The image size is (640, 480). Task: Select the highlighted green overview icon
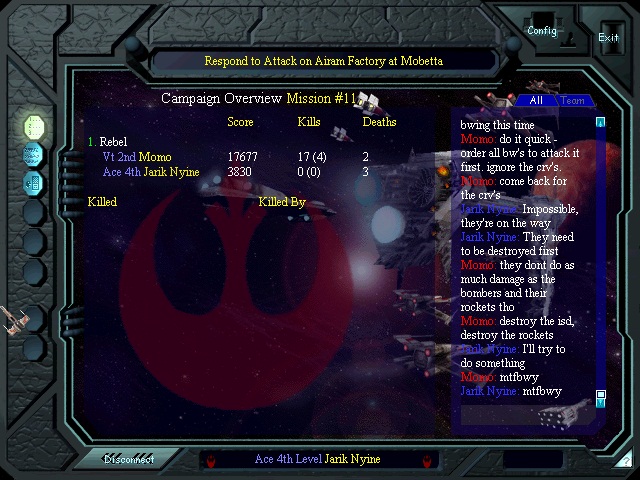34,127
